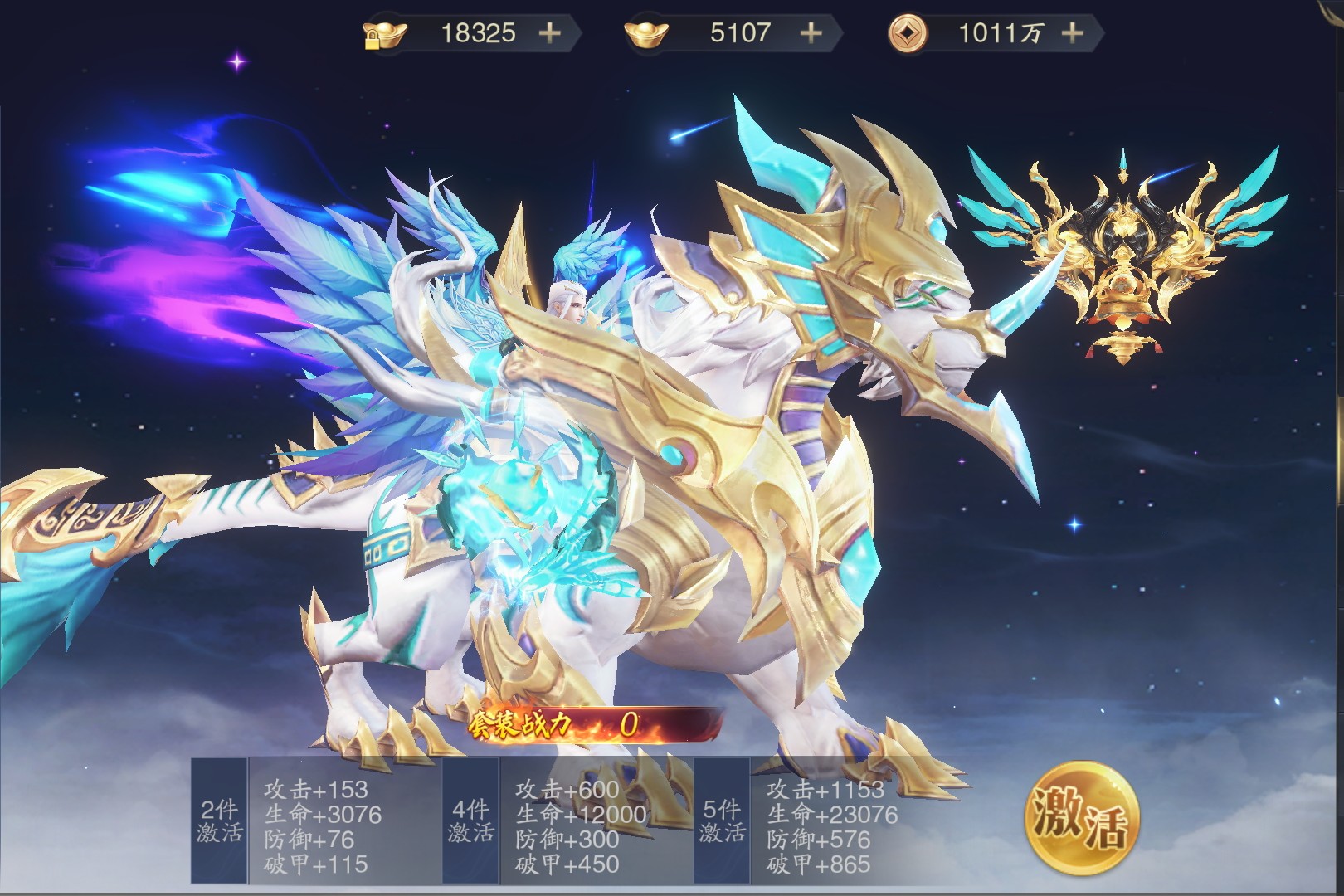Tap the plus next to 5107 ingots
The image size is (1344, 896).
point(811,33)
